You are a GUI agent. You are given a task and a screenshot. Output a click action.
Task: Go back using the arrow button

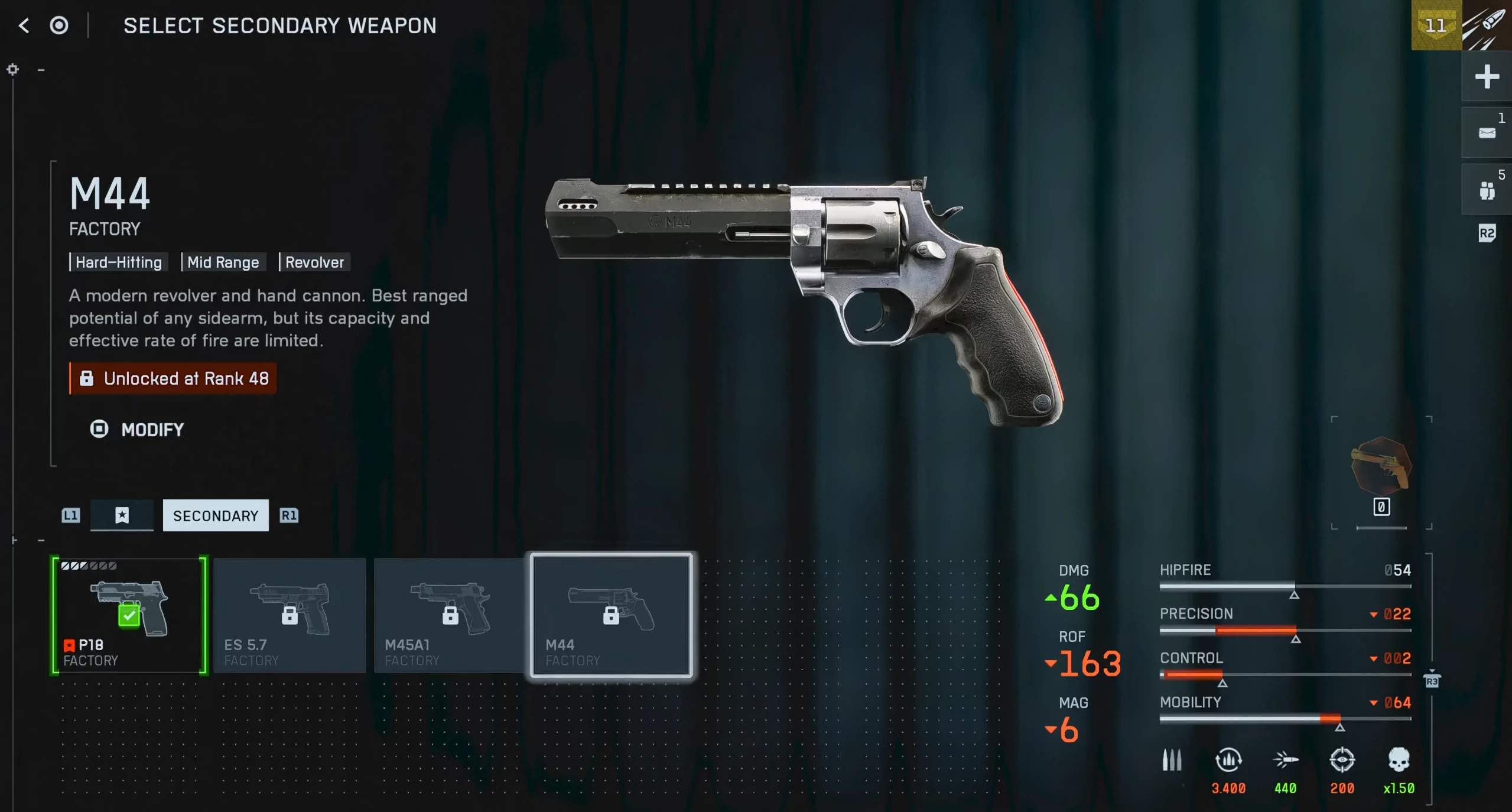(24, 25)
